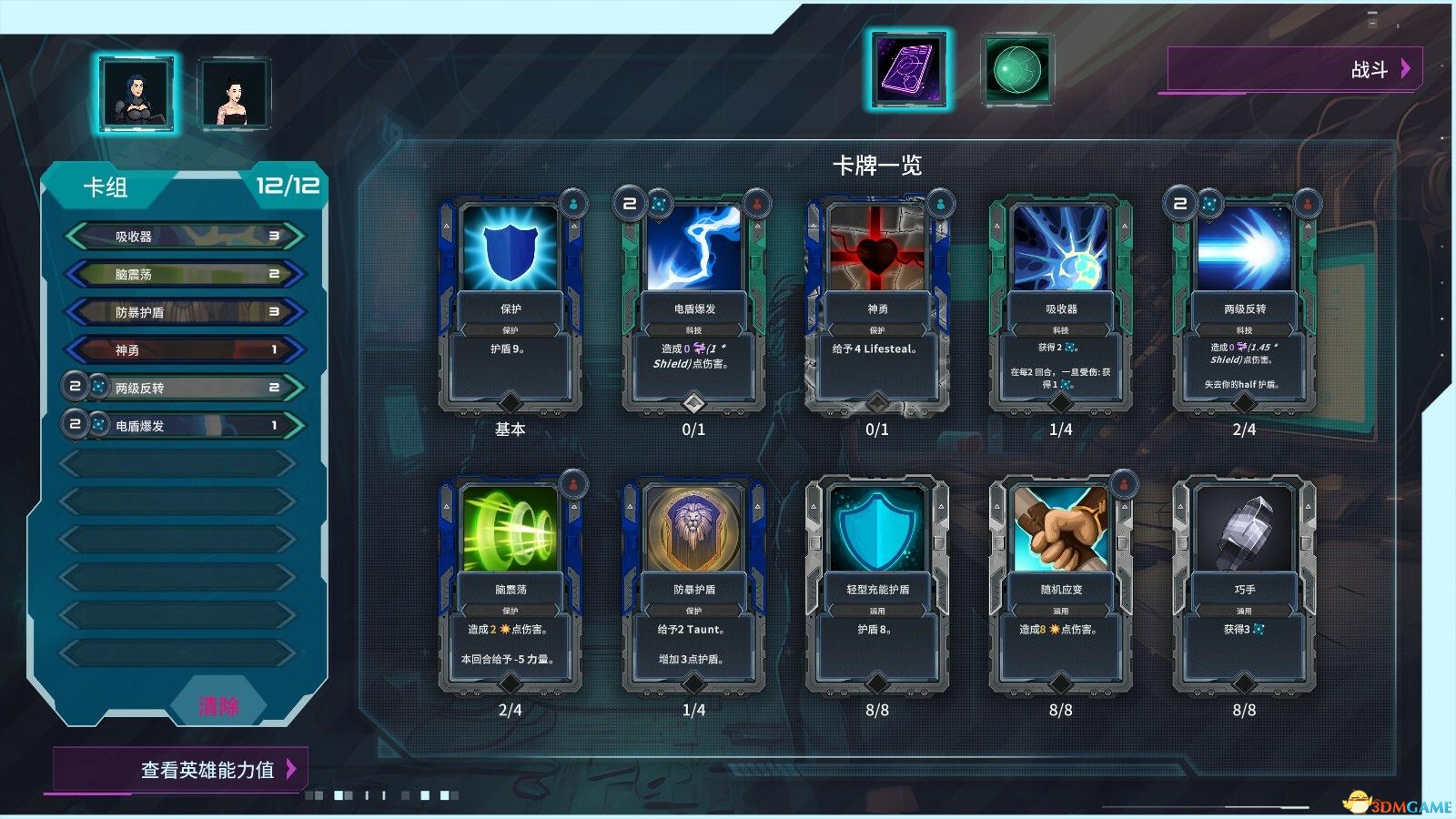Viewport: 1456px width, 819px height.
Task: Expand the 战斗 button chevron arrow
Action: pos(1406,67)
